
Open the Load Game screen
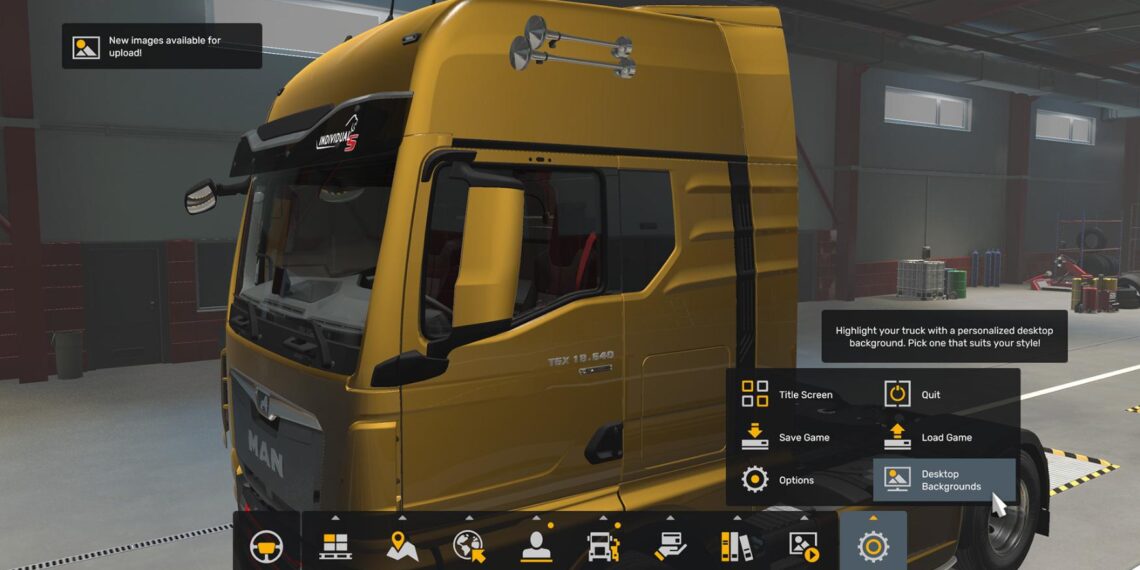[929, 437]
